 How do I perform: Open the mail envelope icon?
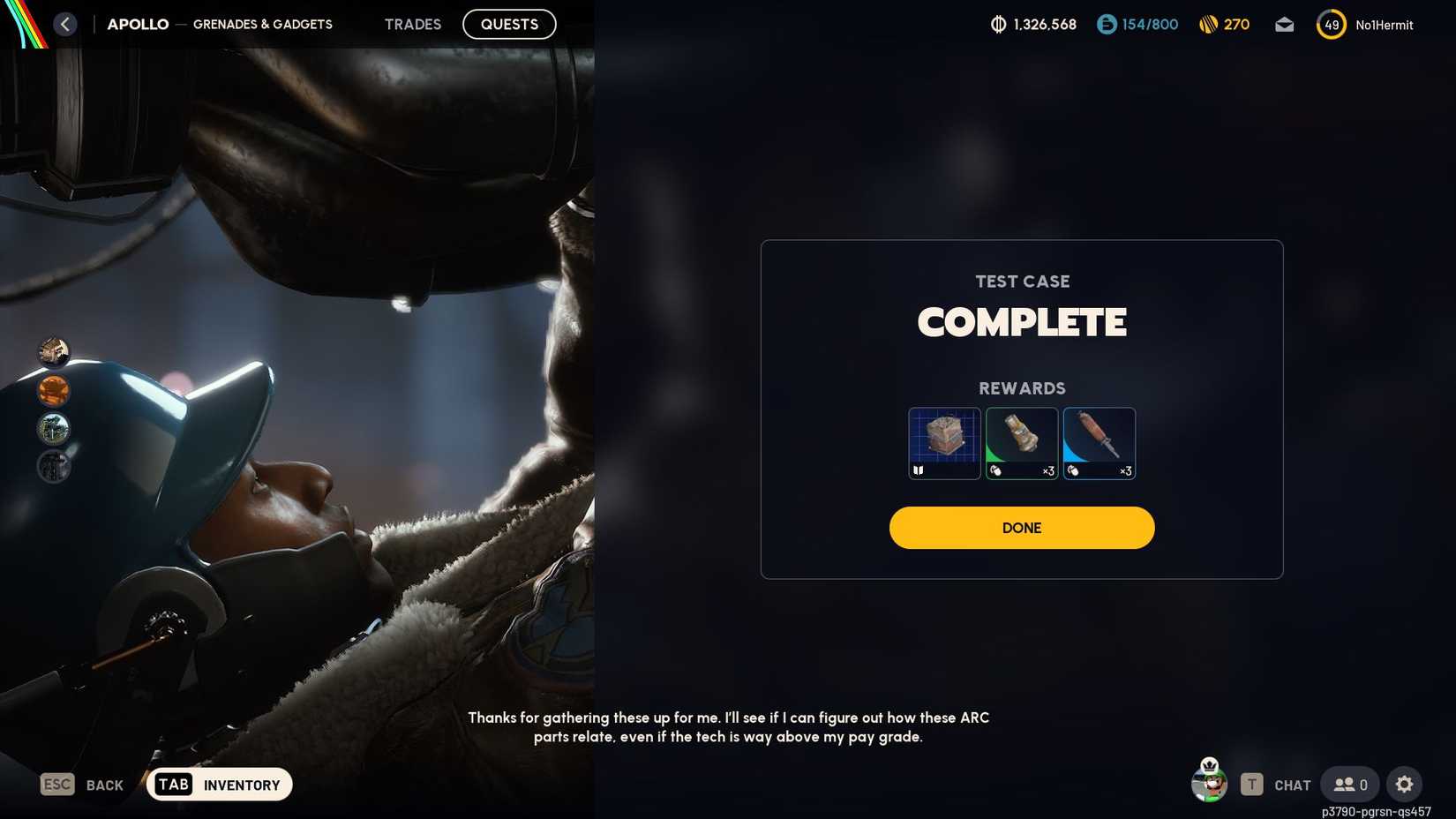tap(1284, 25)
